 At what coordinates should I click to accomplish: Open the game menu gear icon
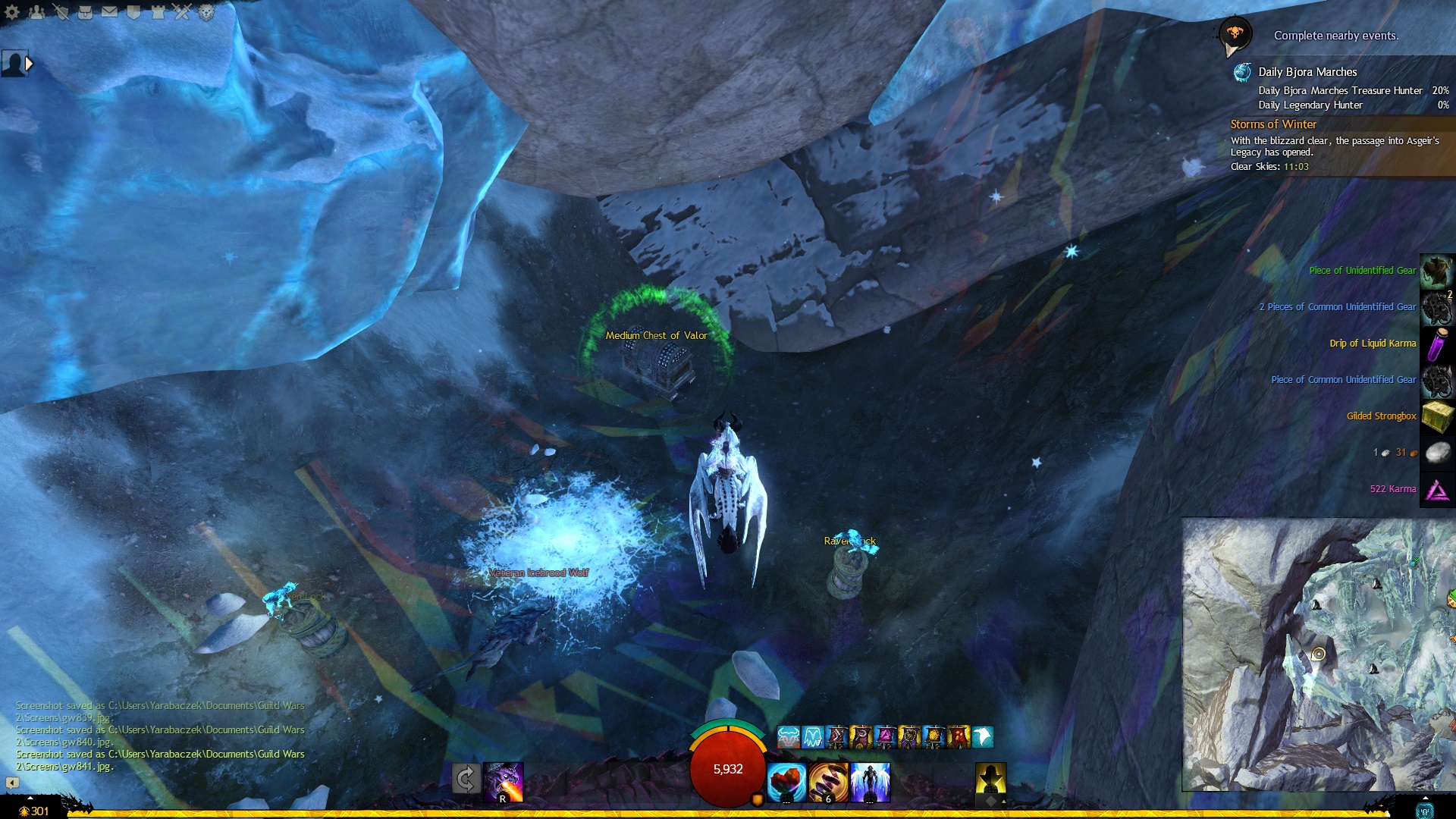point(12,12)
